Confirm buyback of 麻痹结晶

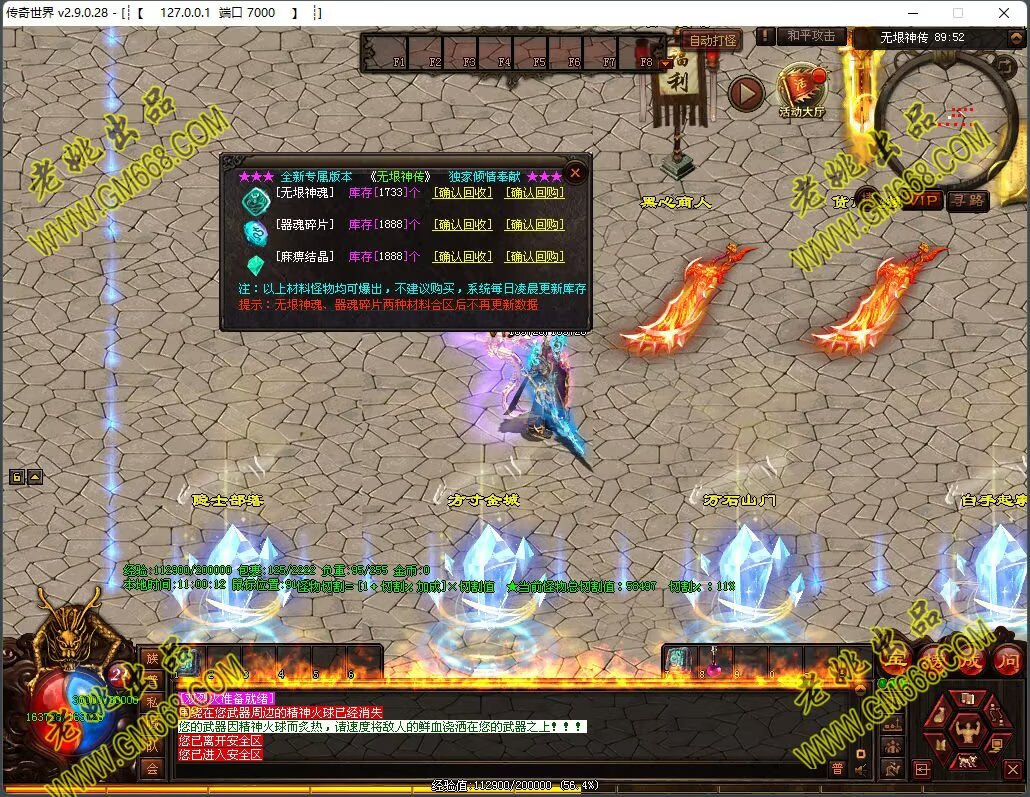point(534,257)
